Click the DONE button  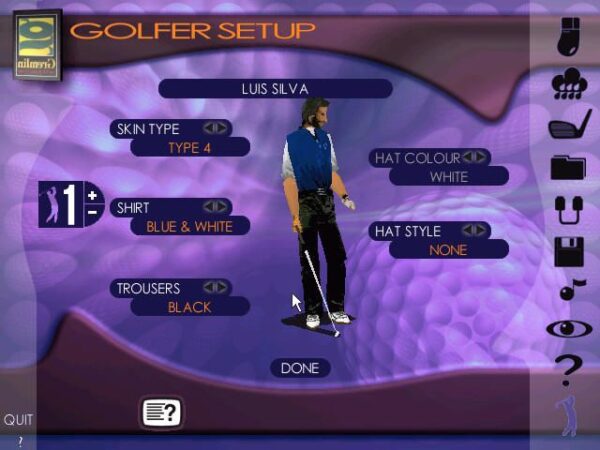[x=299, y=368]
